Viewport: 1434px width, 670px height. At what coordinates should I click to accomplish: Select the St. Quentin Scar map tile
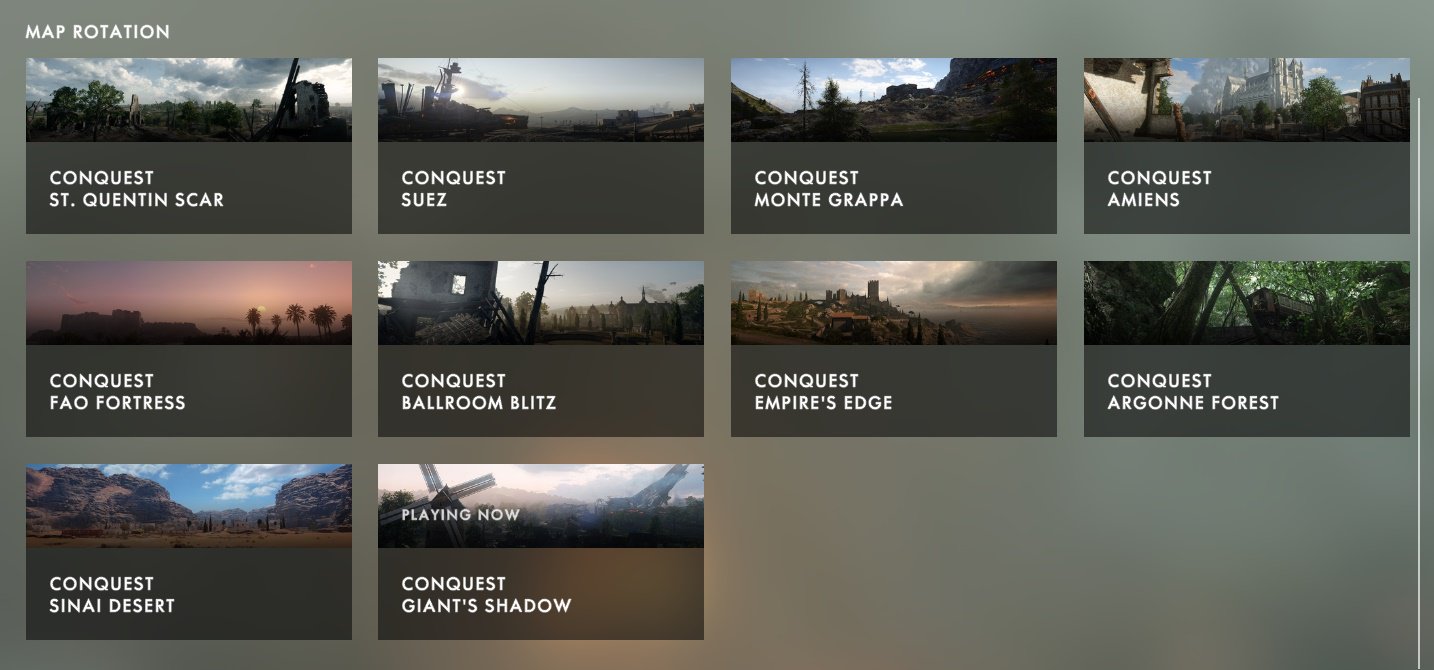pos(188,146)
